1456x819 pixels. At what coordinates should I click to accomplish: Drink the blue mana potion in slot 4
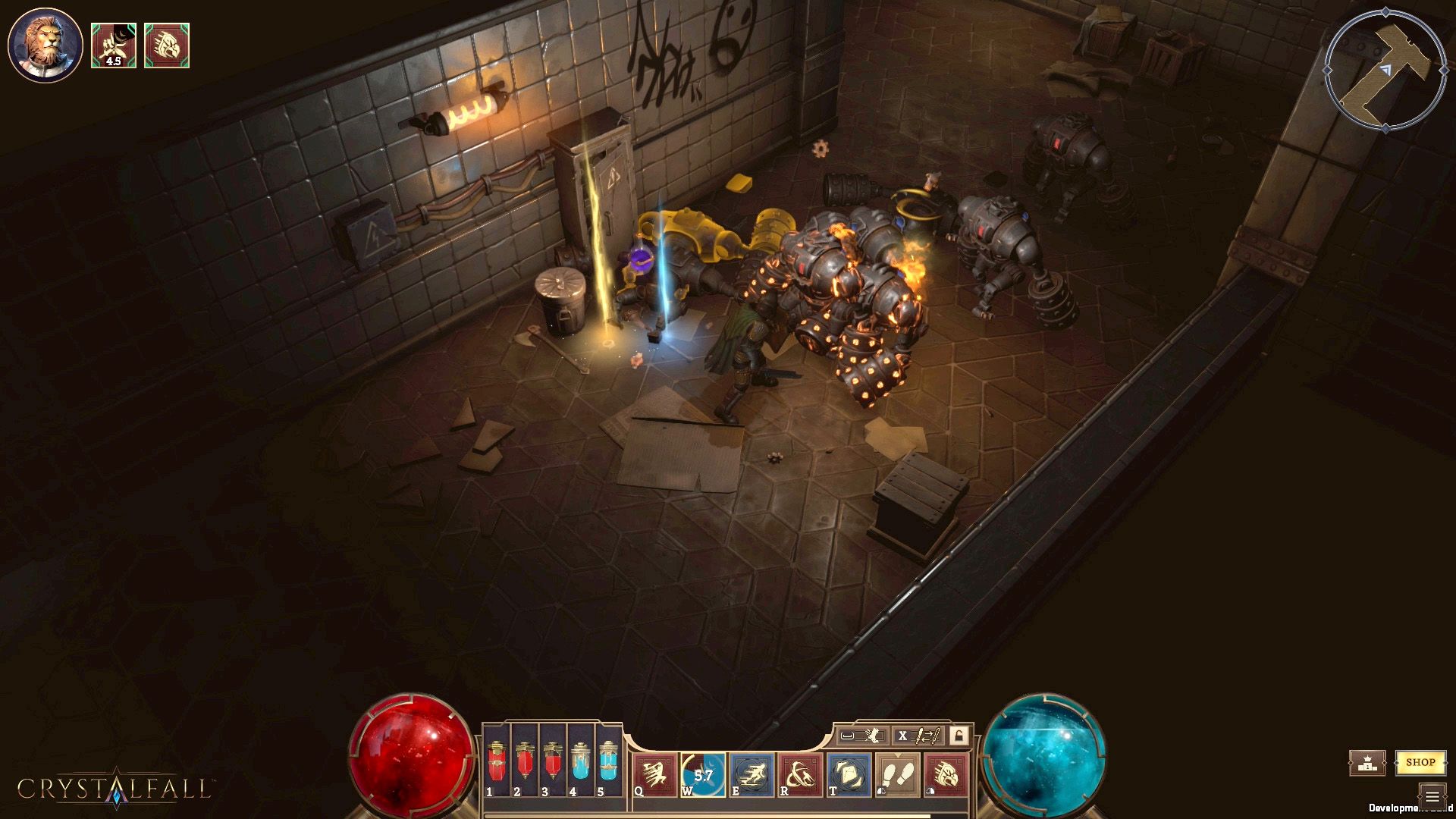[x=581, y=761]
